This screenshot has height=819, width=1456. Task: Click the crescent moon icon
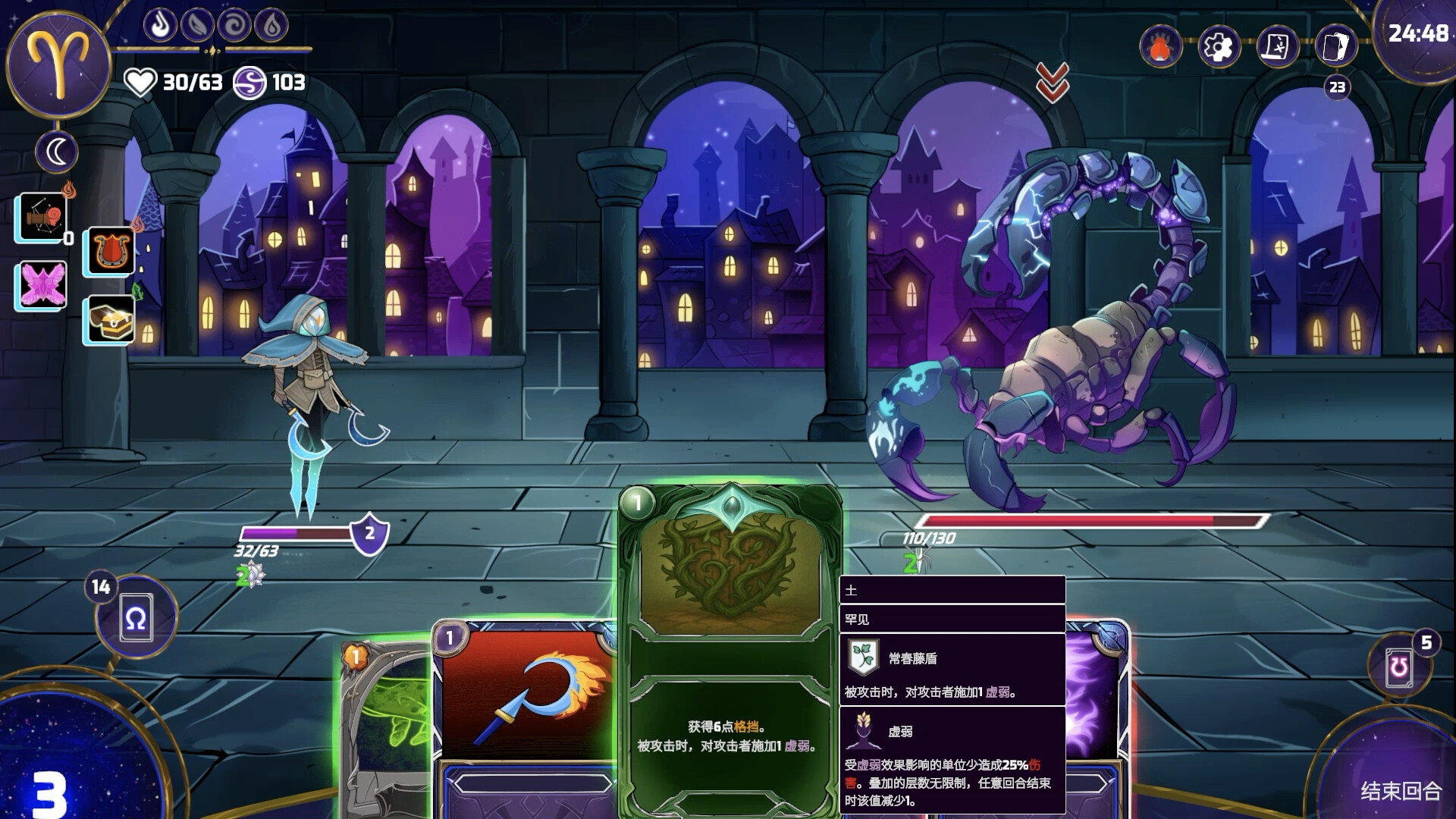pos(57,152)
